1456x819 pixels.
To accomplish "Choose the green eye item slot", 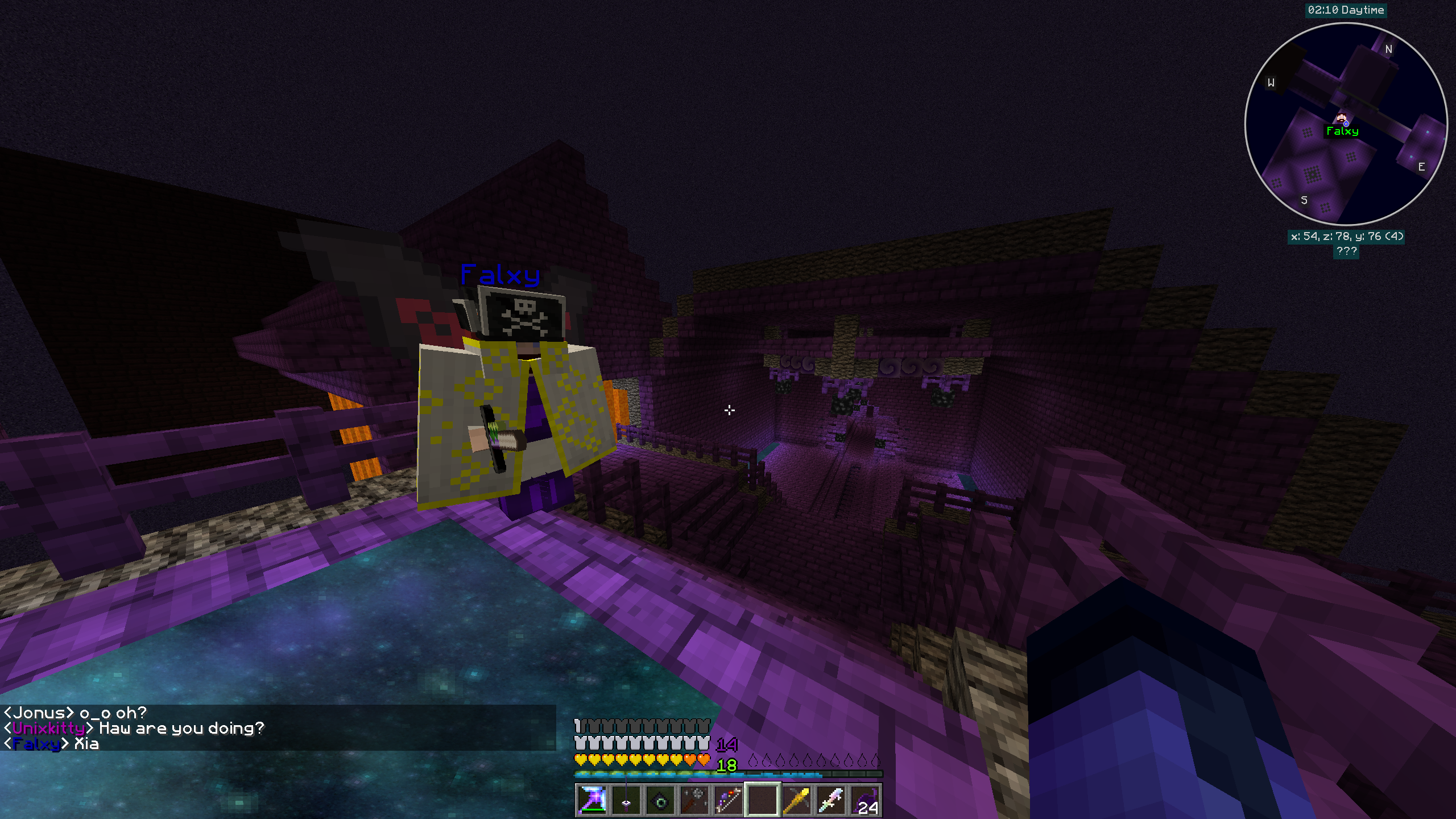I will click(x=660, y=801).
